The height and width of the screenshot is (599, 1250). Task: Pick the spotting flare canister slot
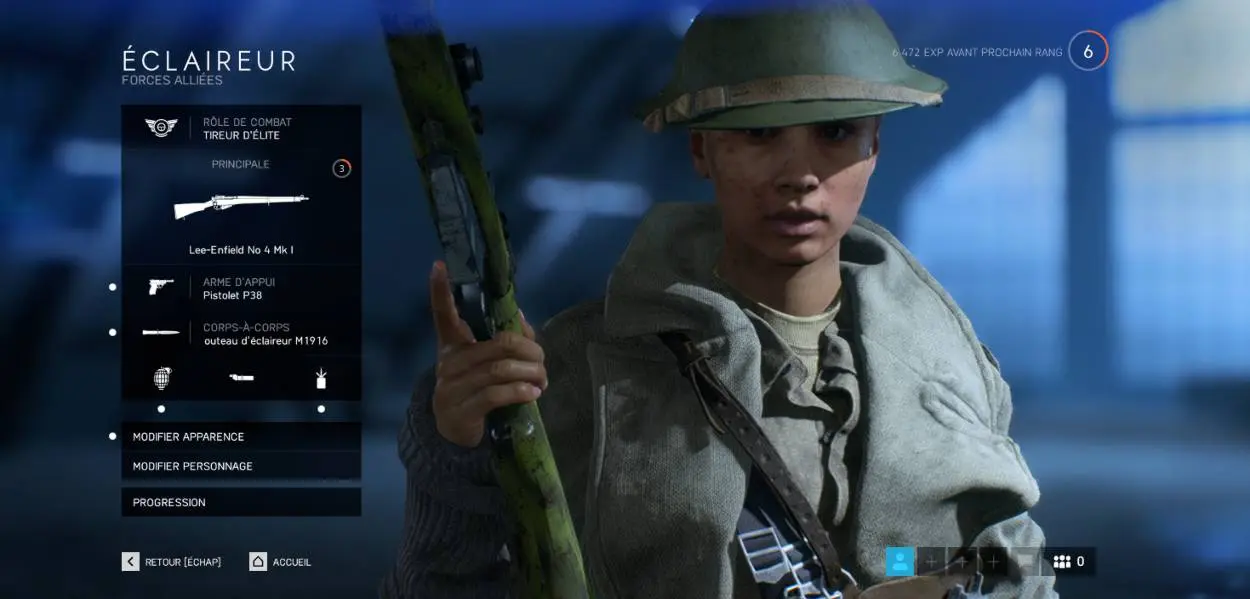[x=321, y=378]
